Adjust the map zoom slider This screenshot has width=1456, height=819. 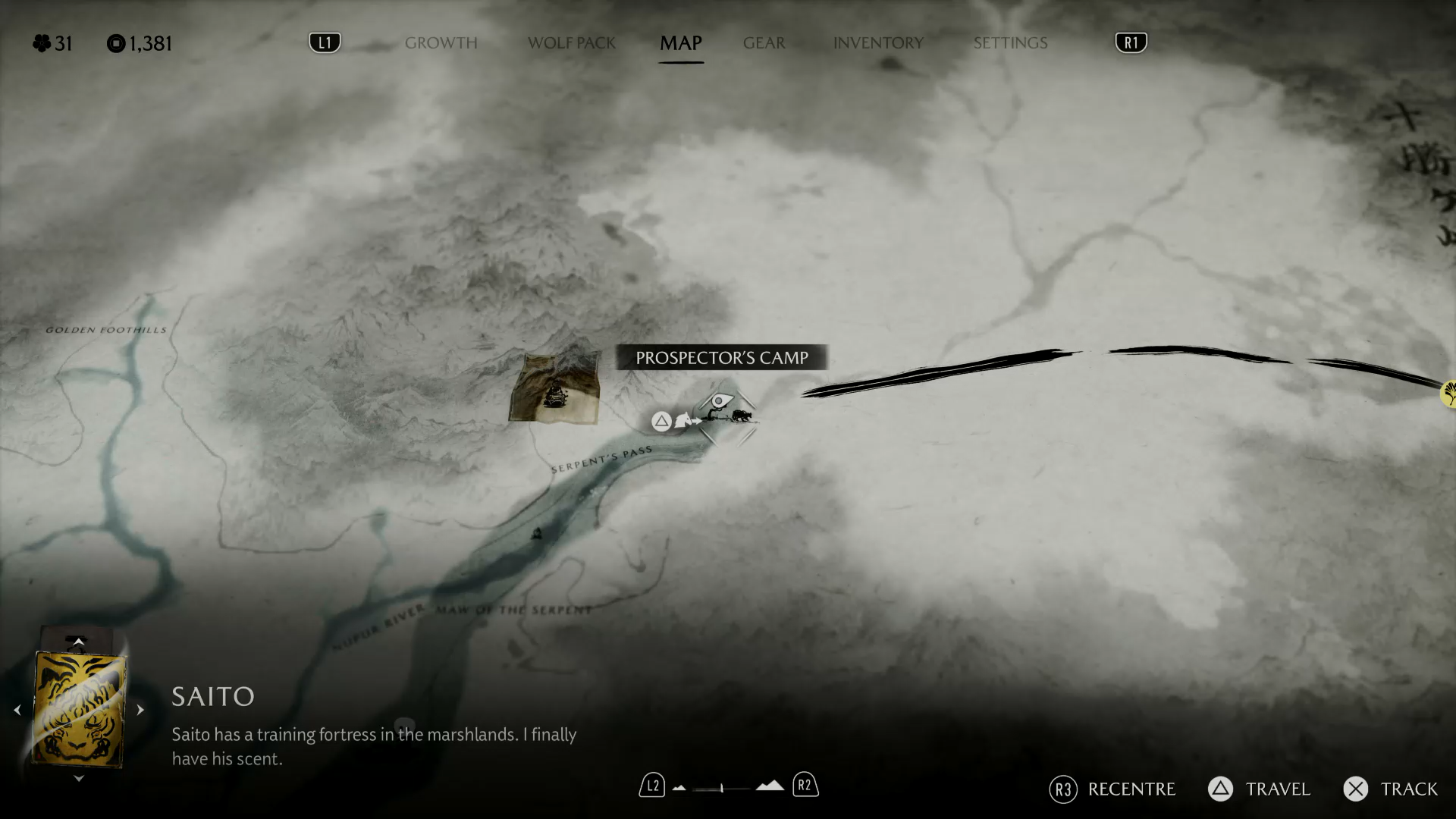[722, 789]
